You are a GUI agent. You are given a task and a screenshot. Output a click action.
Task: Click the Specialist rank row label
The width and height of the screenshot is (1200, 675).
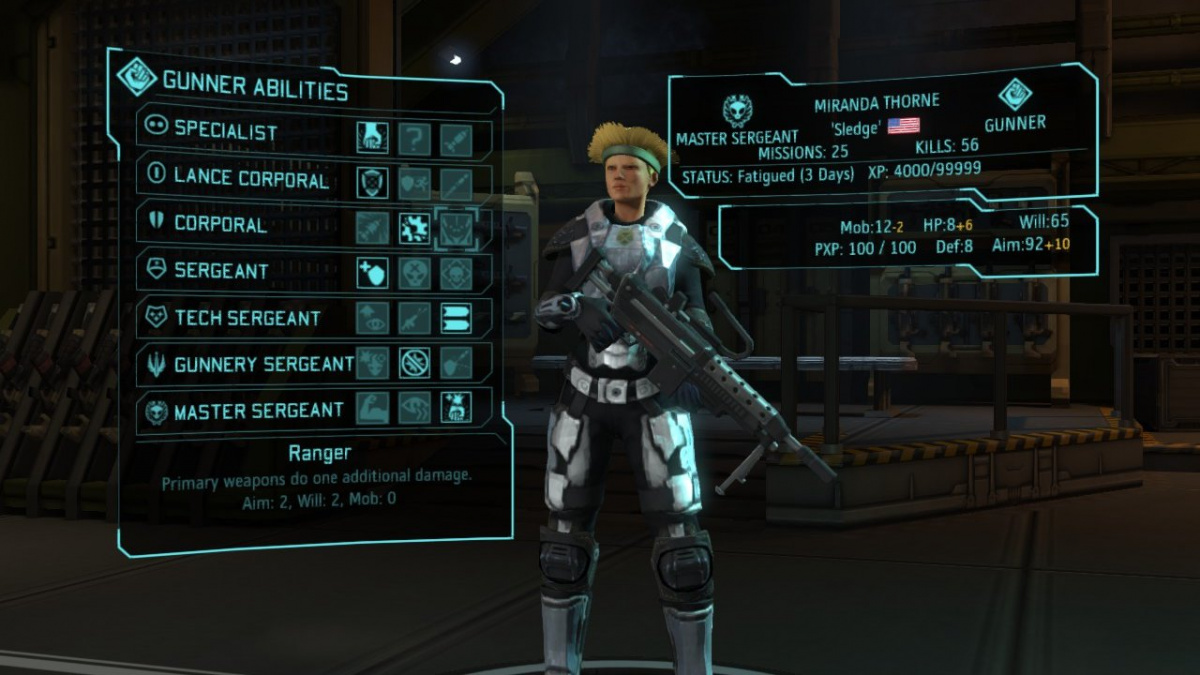tap(225, 130)
